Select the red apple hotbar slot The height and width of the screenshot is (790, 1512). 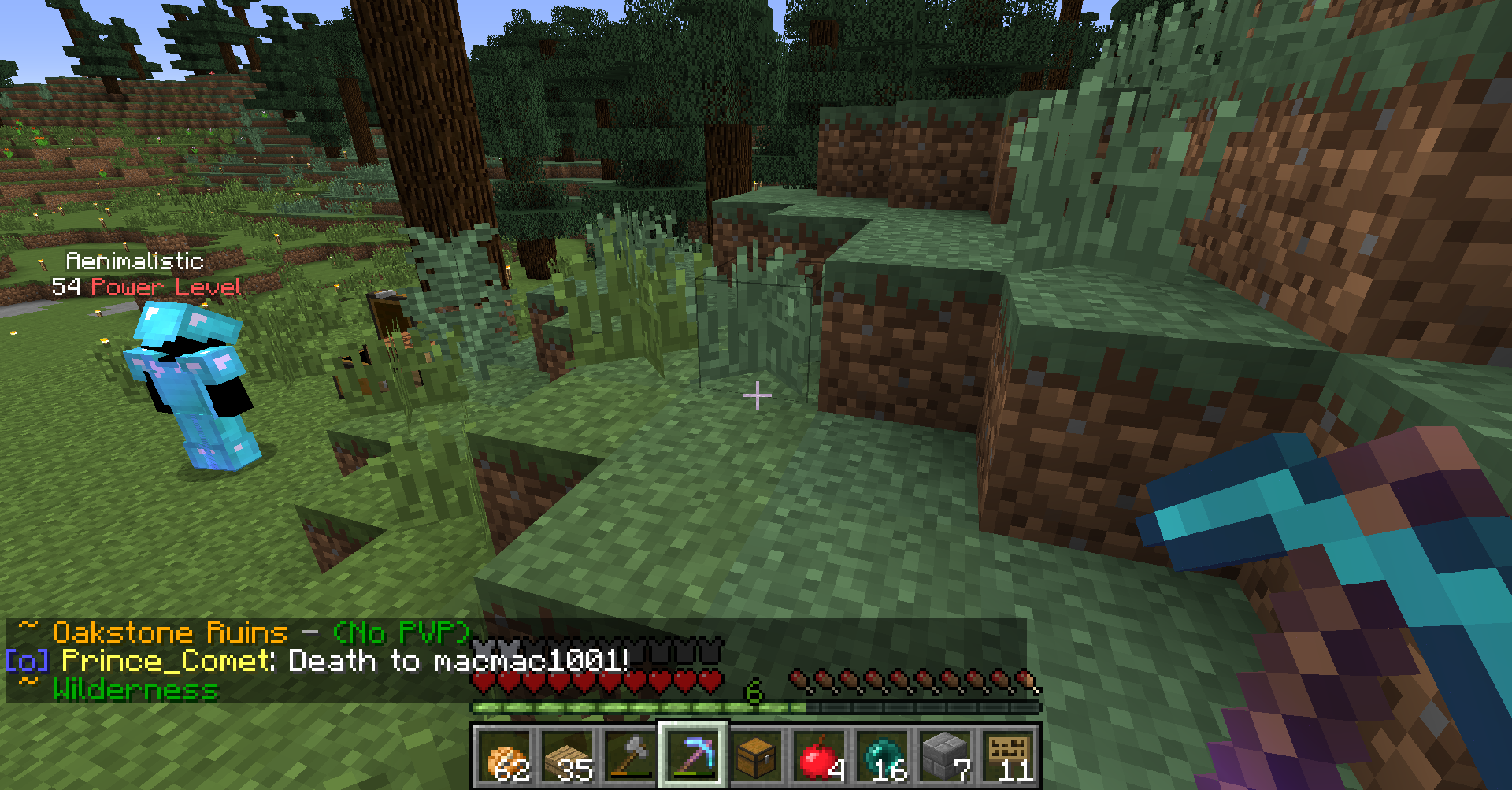click(x=820, y=756)
